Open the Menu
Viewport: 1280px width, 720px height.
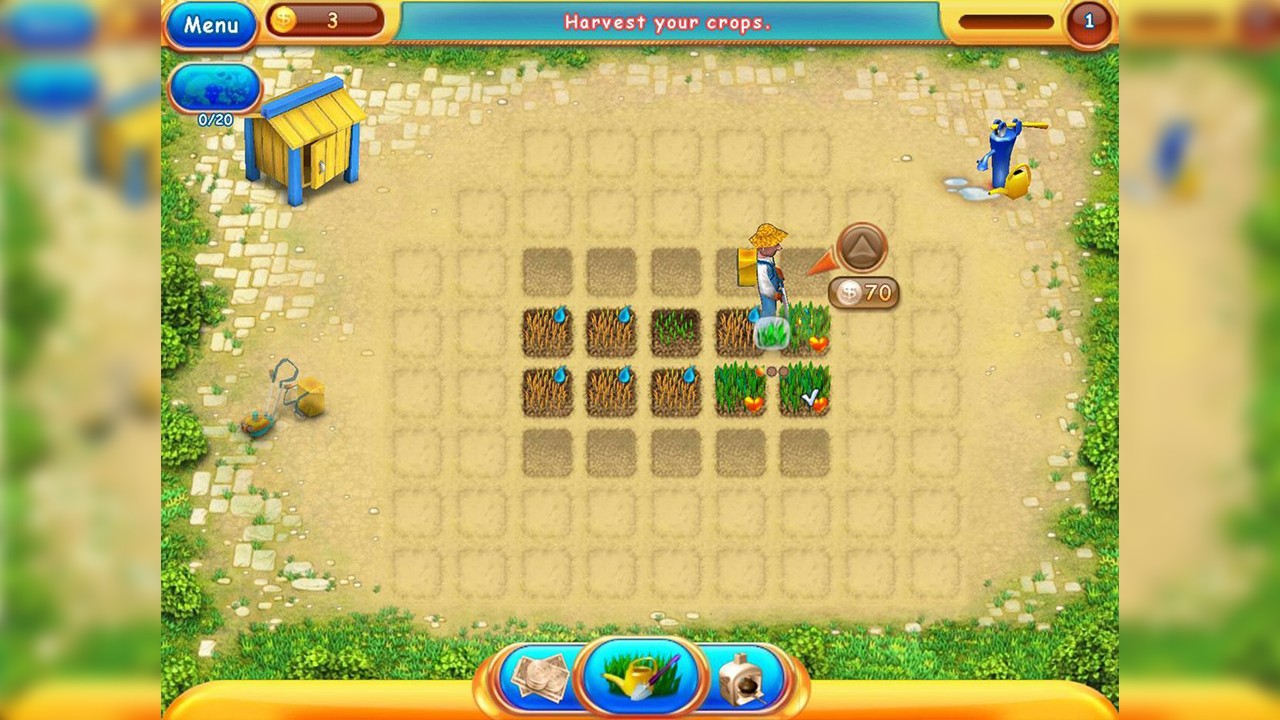210,25
